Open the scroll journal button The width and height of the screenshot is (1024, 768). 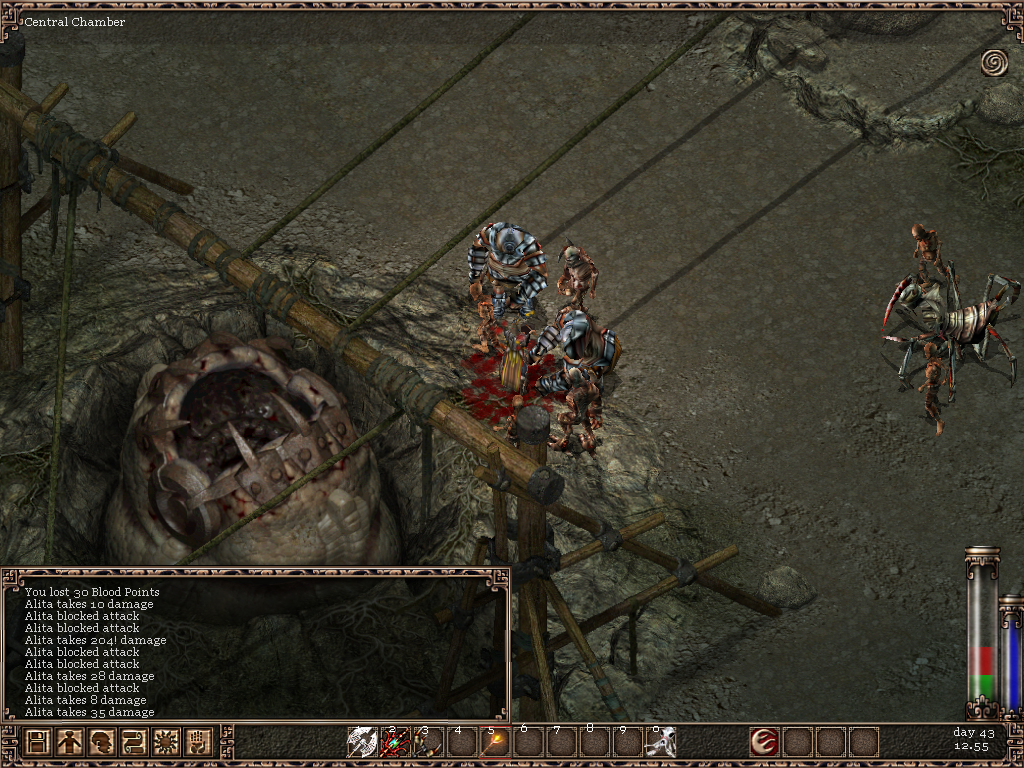pyautogui.click(x=134, y=742)
